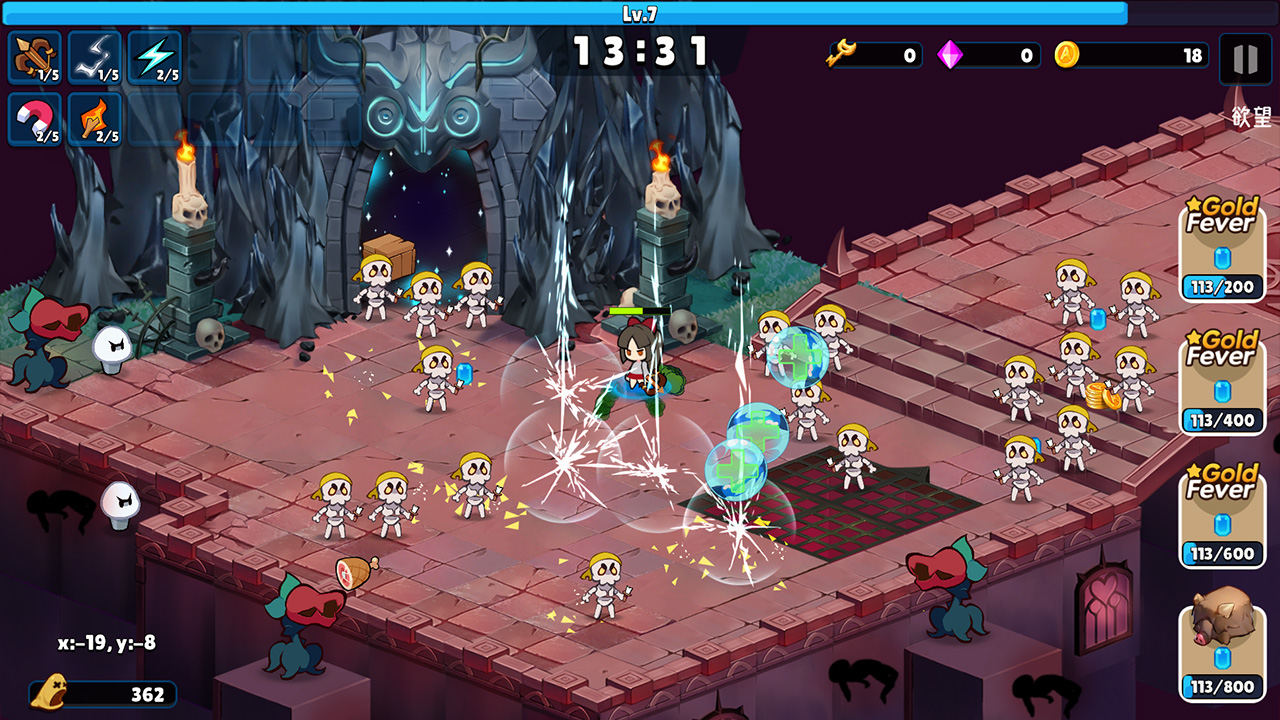Click the white chain lightning skill icon
The height and width of the screenshot is (720, 1280).
(95, 57)
